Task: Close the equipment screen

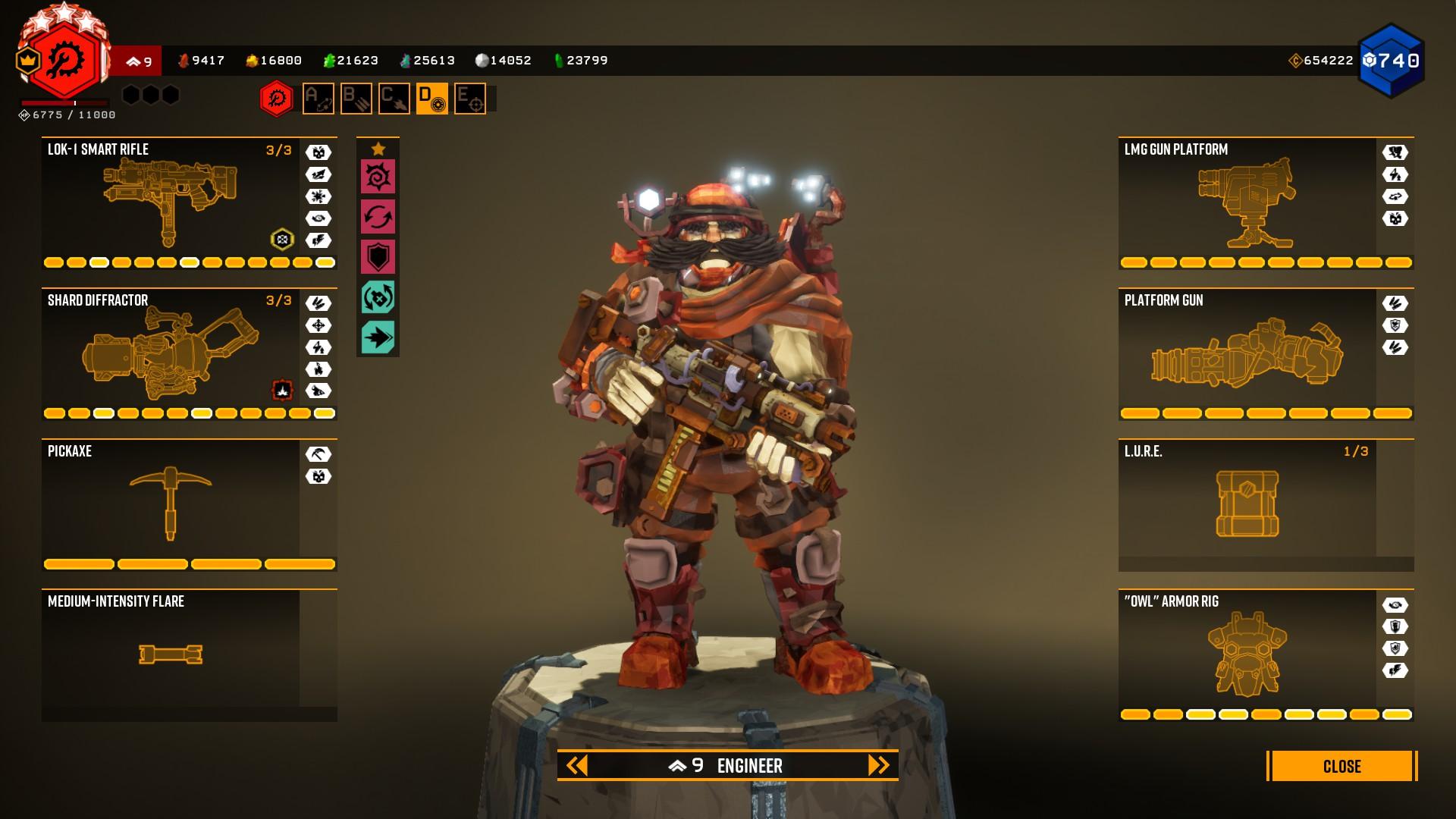Action: [1341, 766]
